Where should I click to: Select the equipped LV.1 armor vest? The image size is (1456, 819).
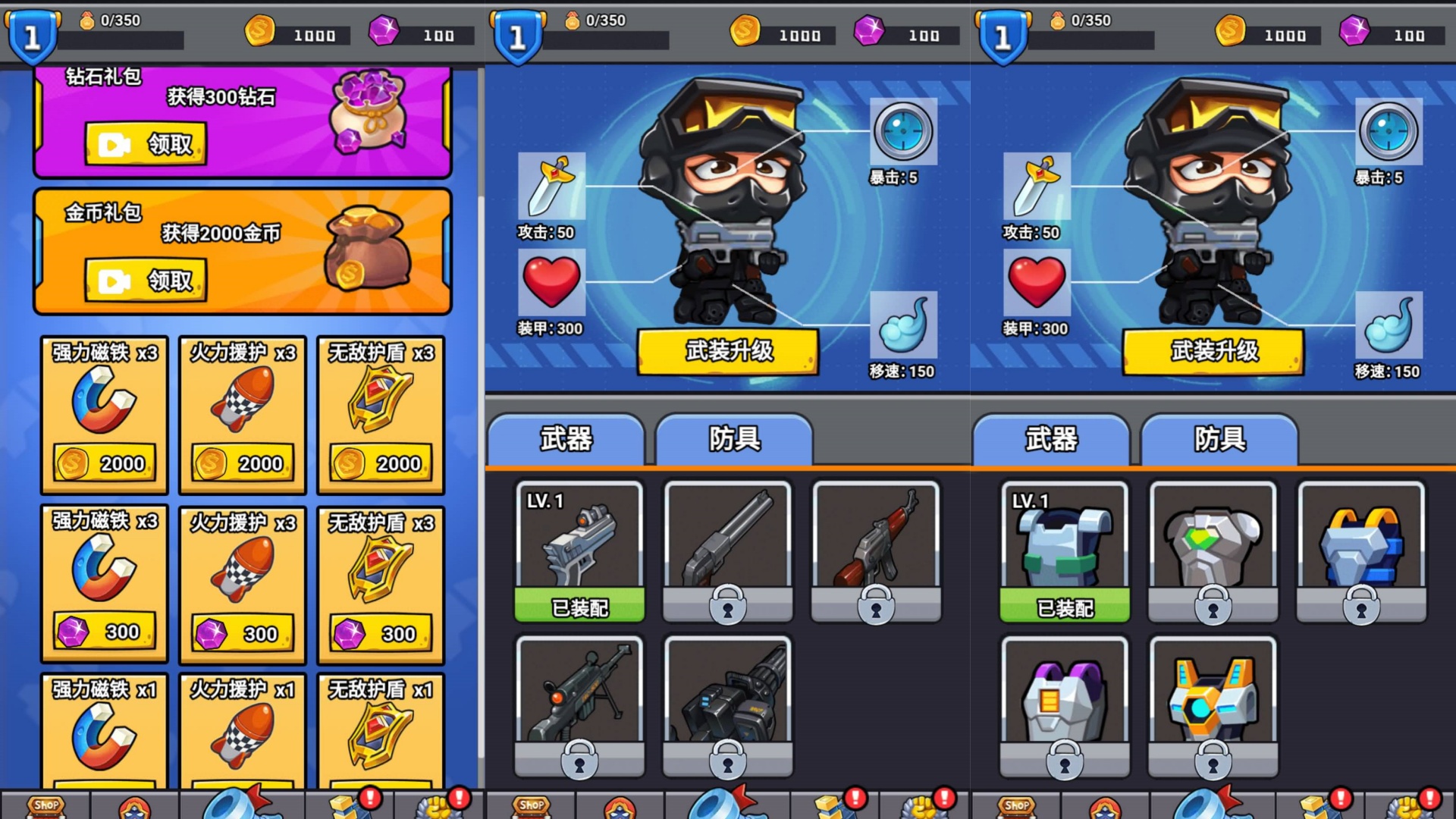1065,551
